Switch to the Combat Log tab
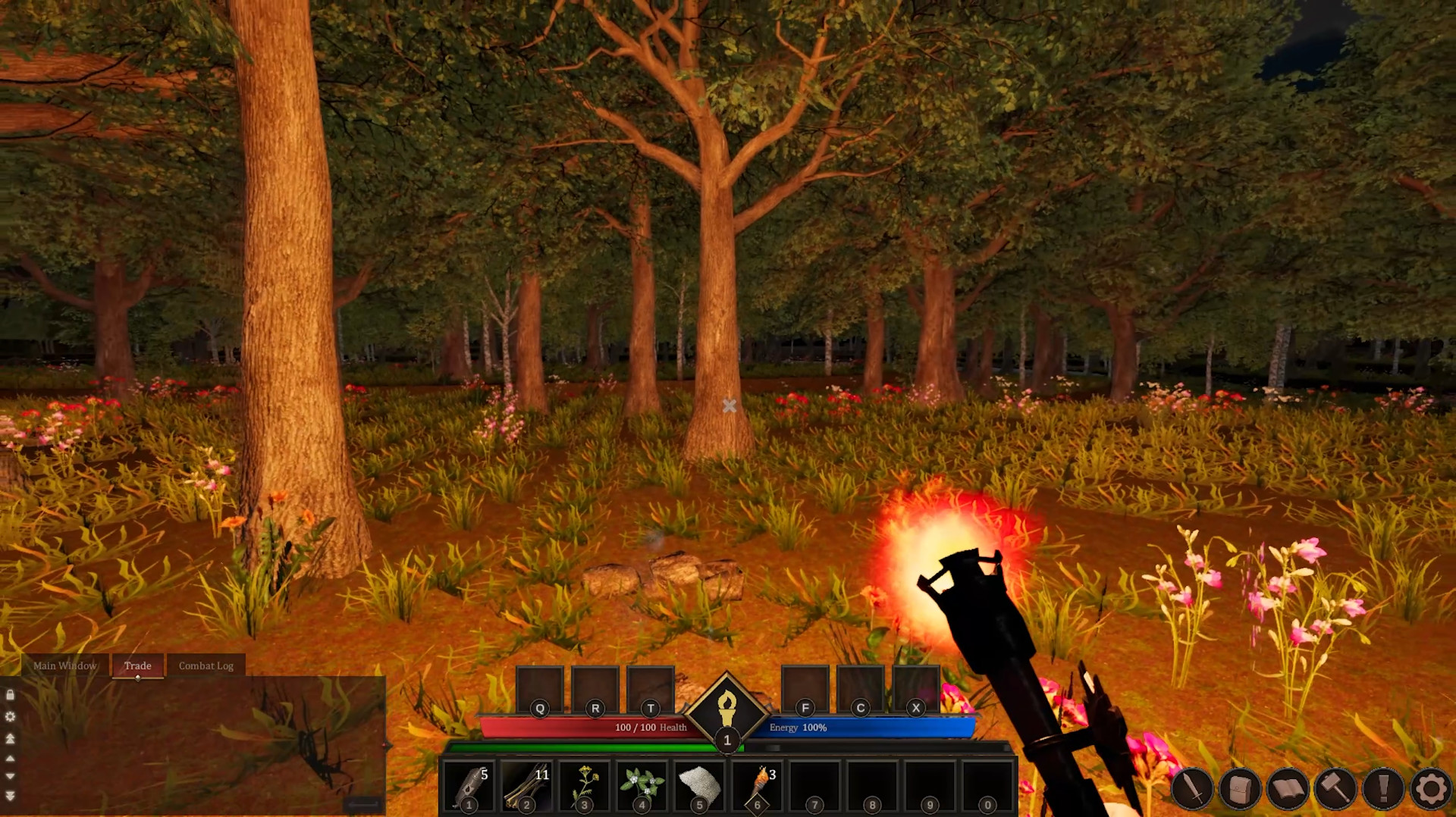Image resolution: width=1456 pixels, height=817 pixels. tap(206, 665)
